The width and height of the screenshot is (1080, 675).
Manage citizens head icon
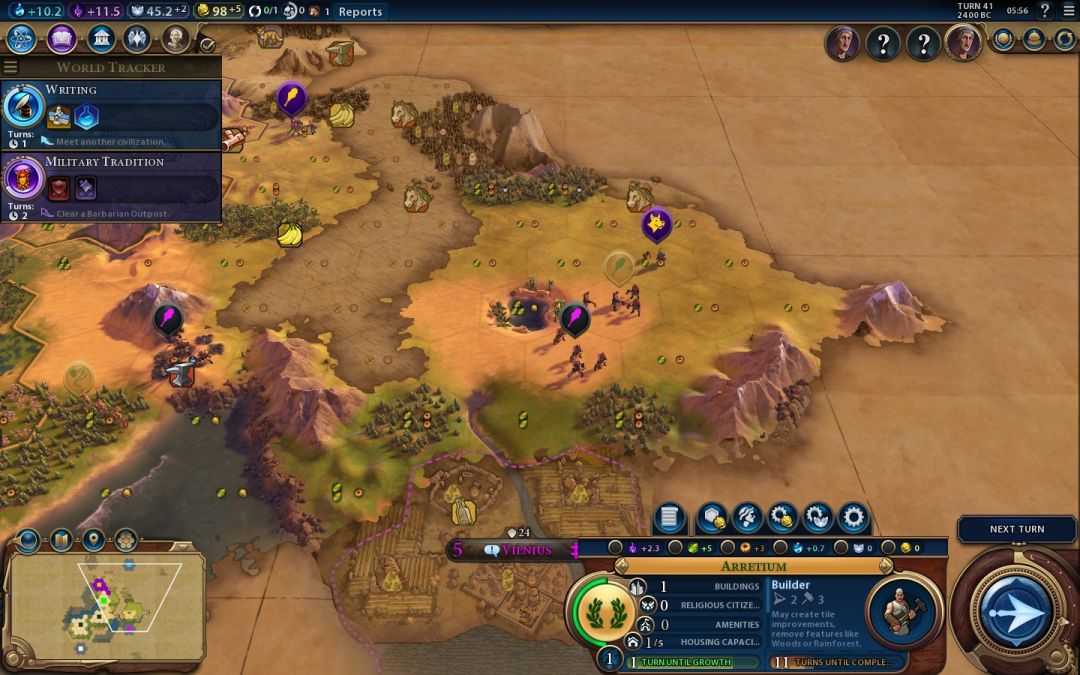(x=747, y=517)
